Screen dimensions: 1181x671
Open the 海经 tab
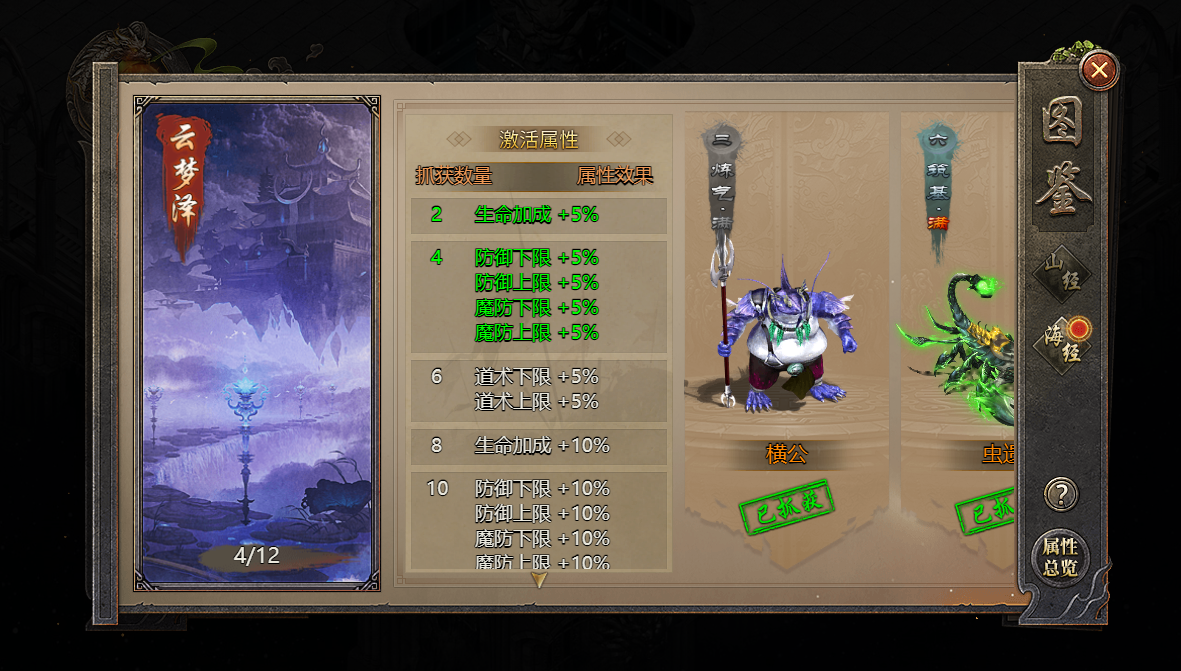pos(1062,343)
